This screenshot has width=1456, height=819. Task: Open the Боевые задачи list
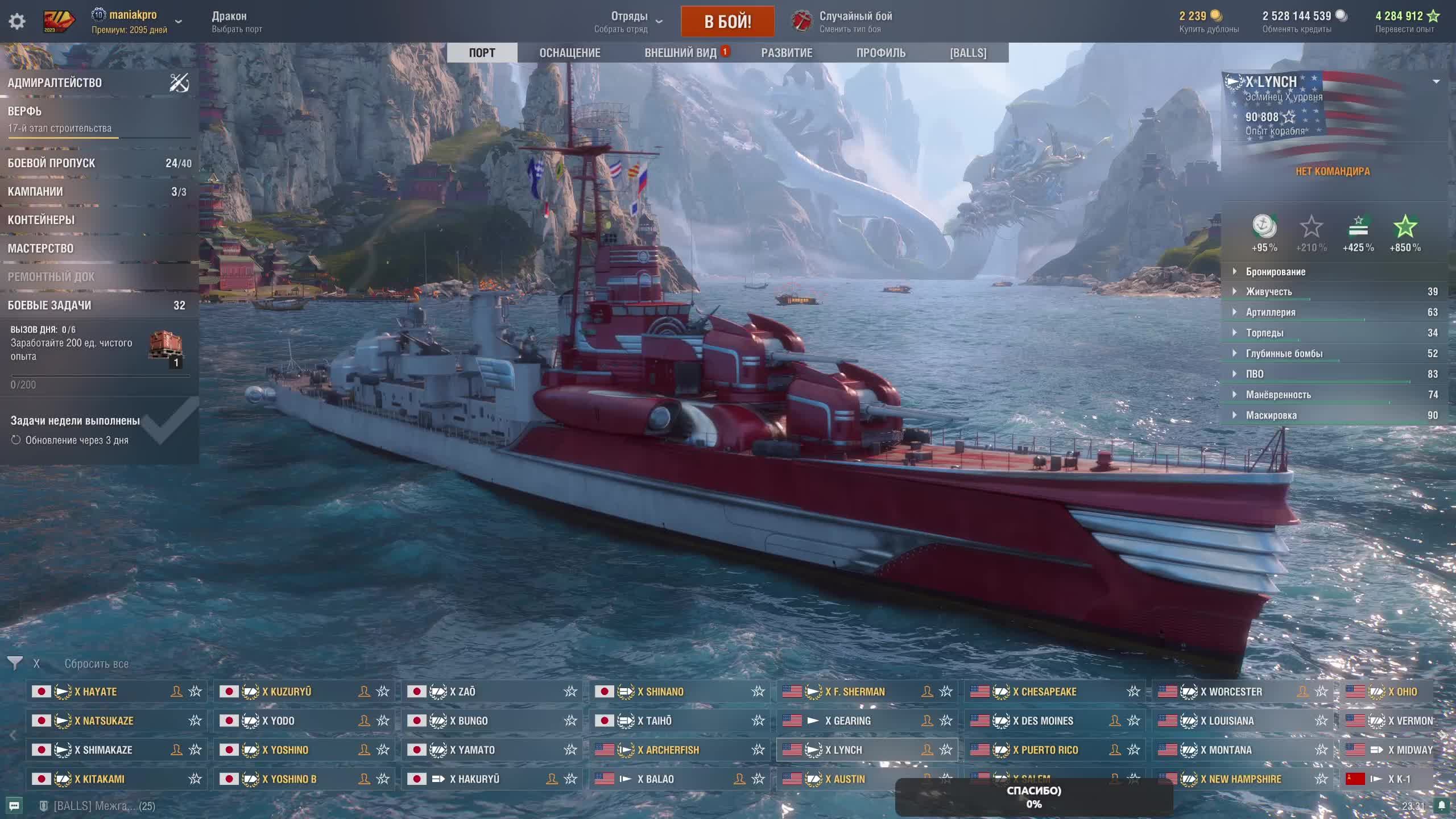coord(49,305)
